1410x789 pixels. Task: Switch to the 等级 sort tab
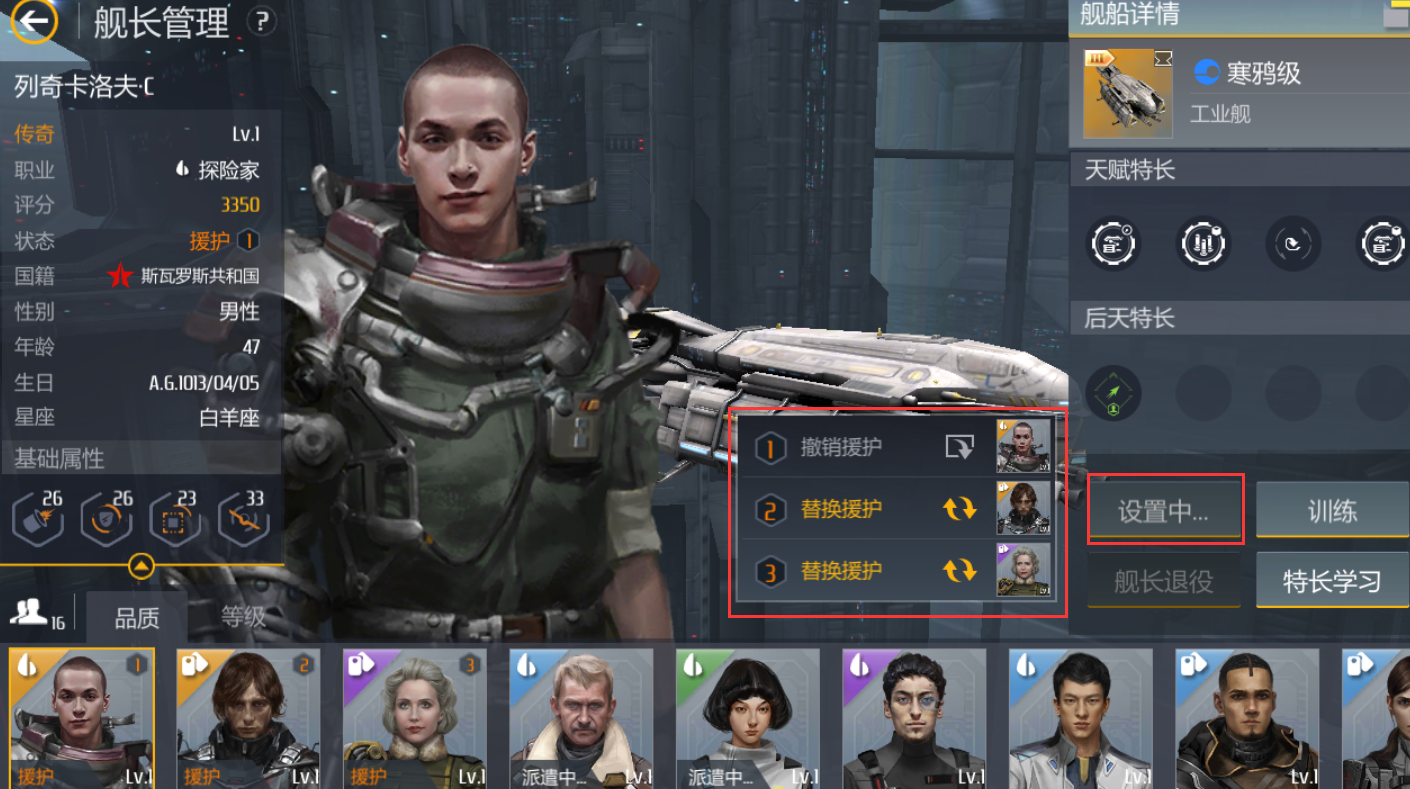click(243, 618)
